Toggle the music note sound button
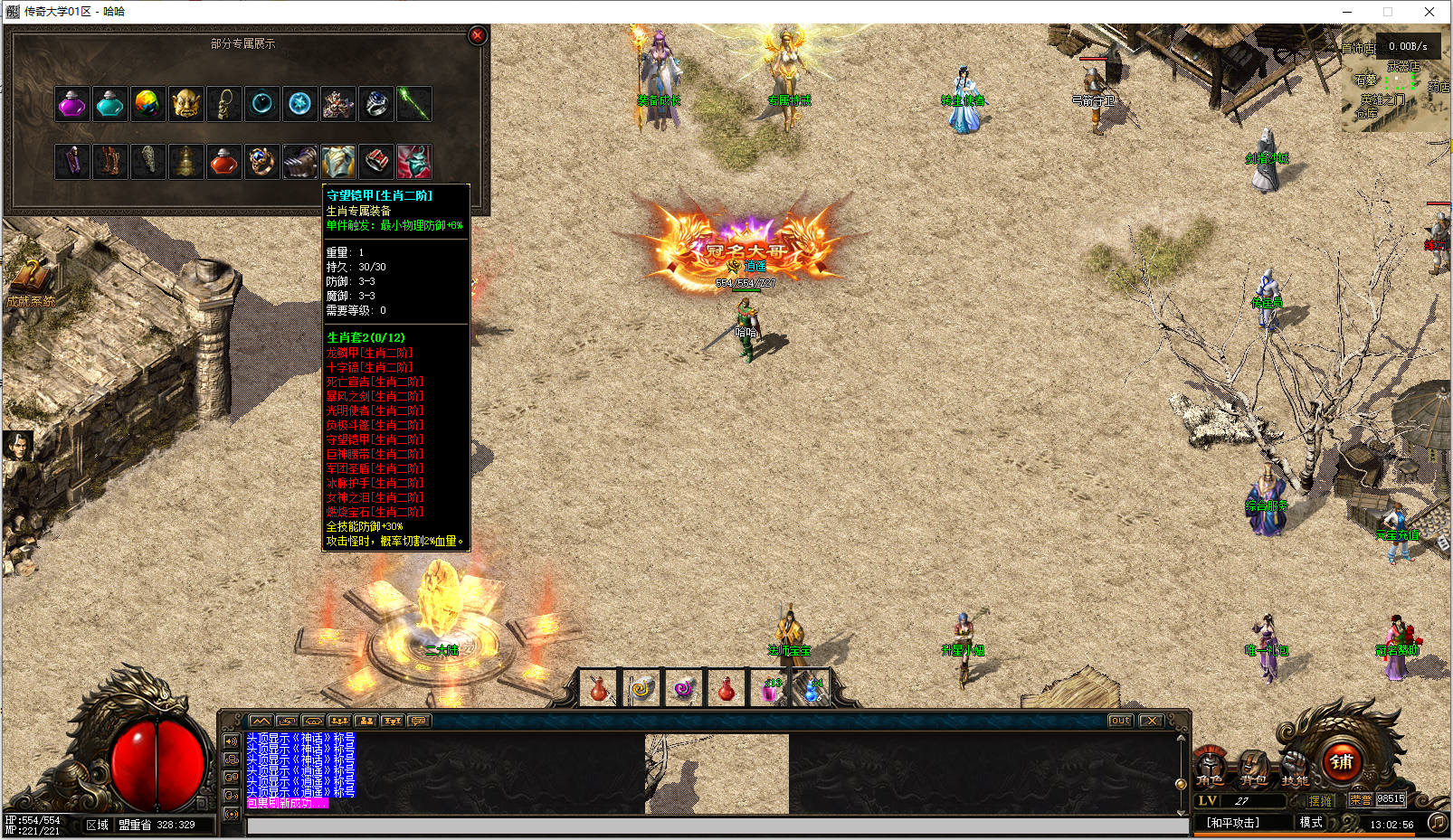 pyautogui.click(x=1437, y=822)
